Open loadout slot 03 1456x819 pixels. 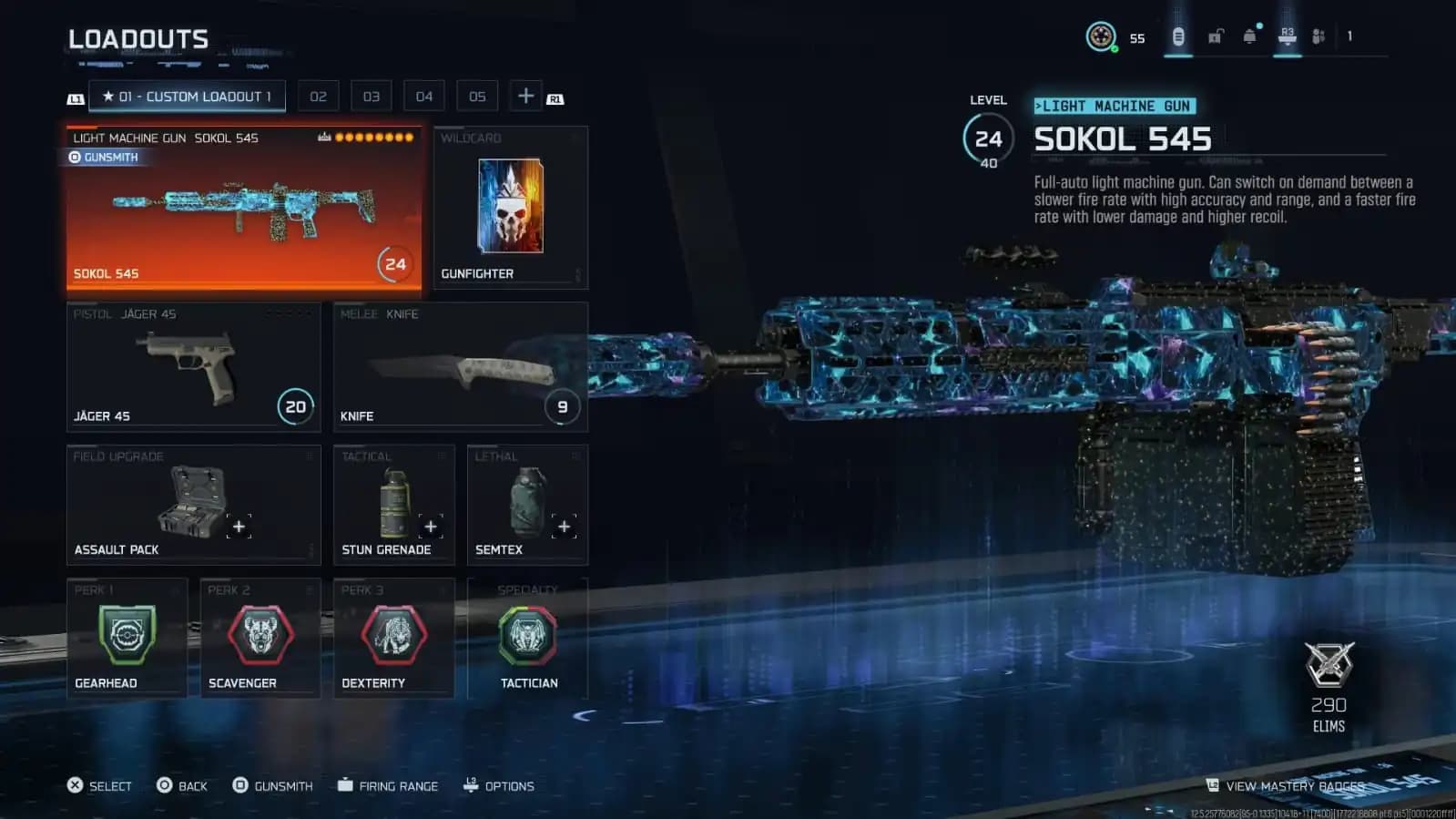pyautogui.click(x=371, y=95)
